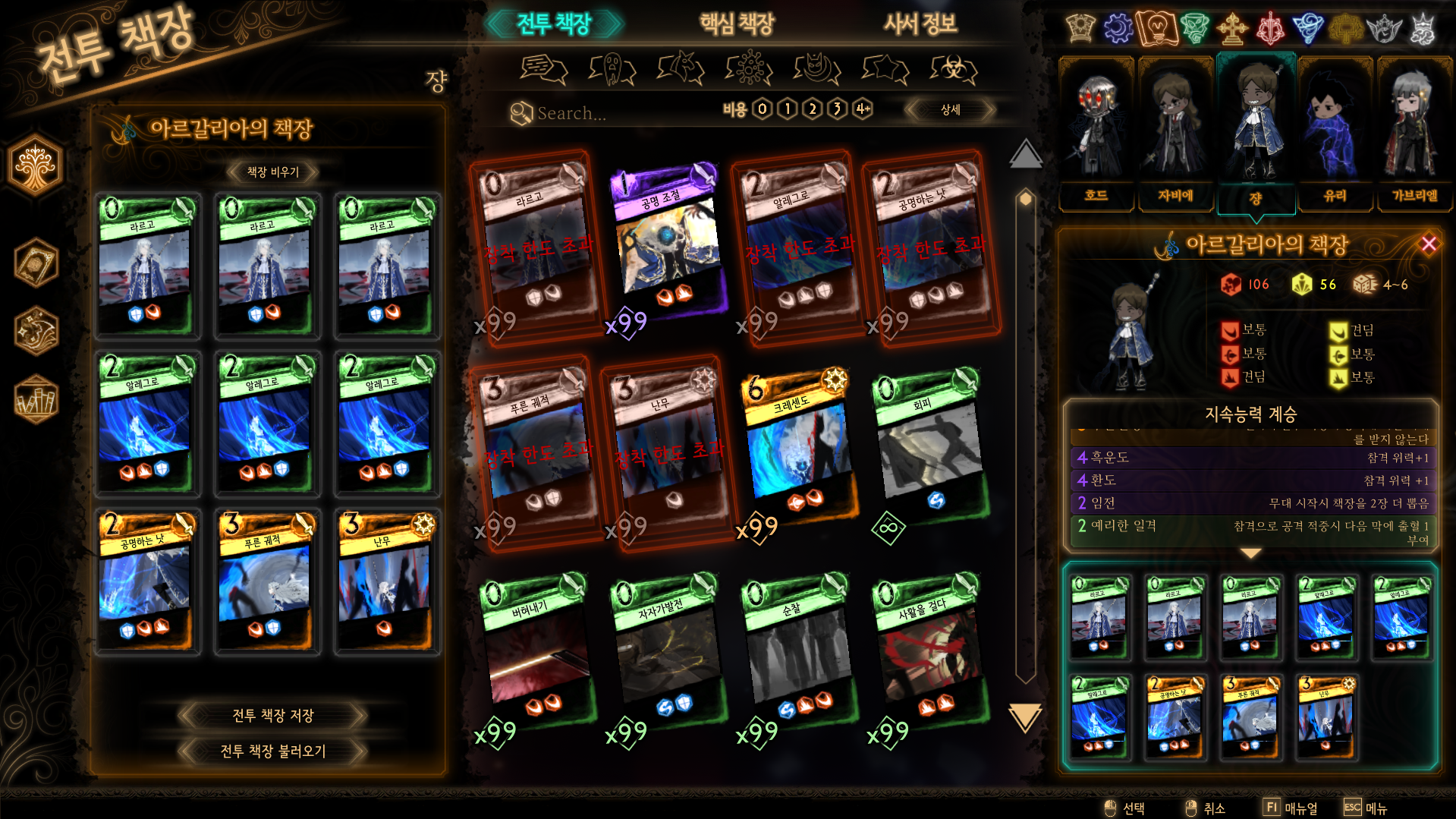This screenshot has width=1456, height=819.
Task: Toggle the 상세 detail view
Action: coord(950,109)
